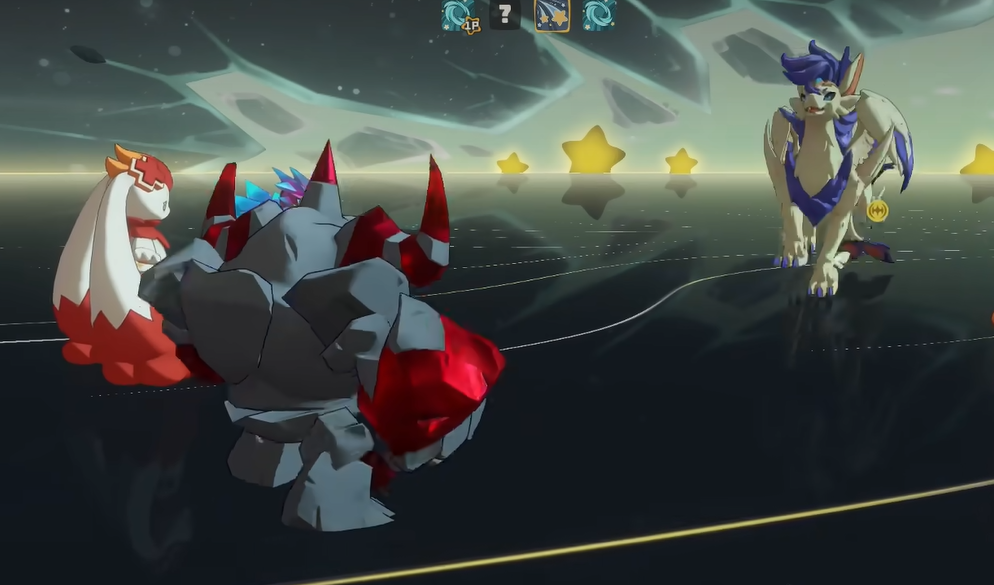Screen dimensions: 994x585
Task: Select the swirl card without a badge
Action: point(599,15)
